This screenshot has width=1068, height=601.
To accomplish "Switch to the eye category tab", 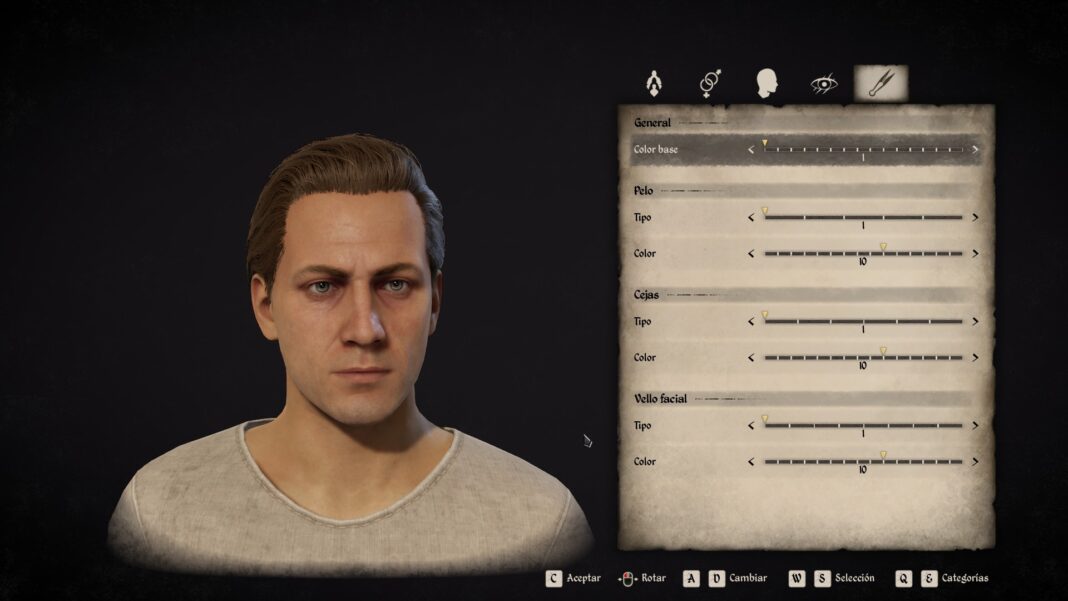I will point(823,83).
